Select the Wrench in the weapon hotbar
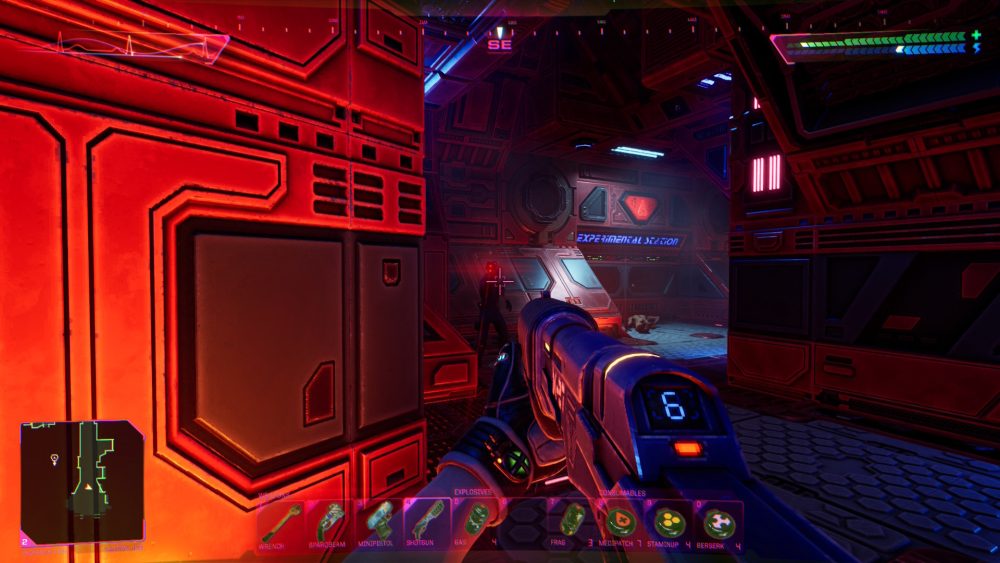1000x563 pixels. coord(282,523)
